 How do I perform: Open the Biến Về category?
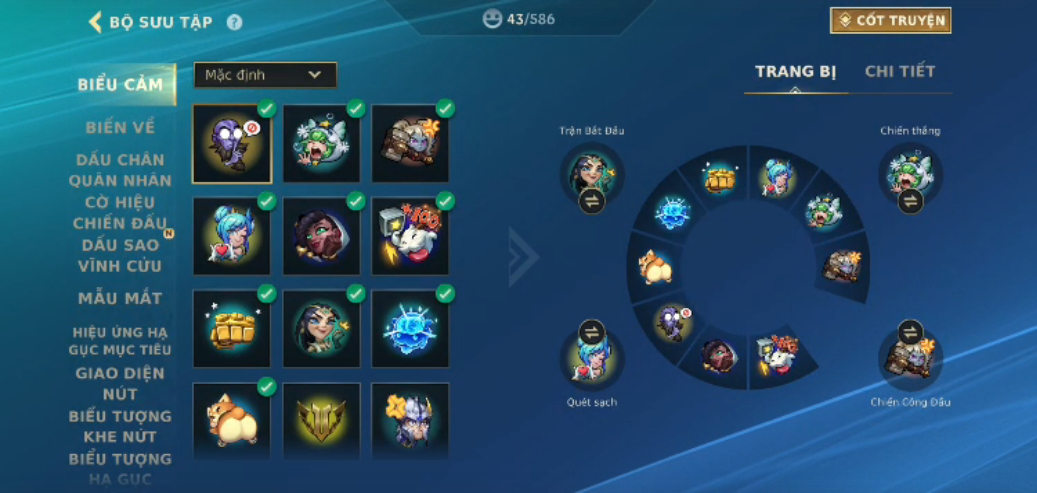(120, 127)
